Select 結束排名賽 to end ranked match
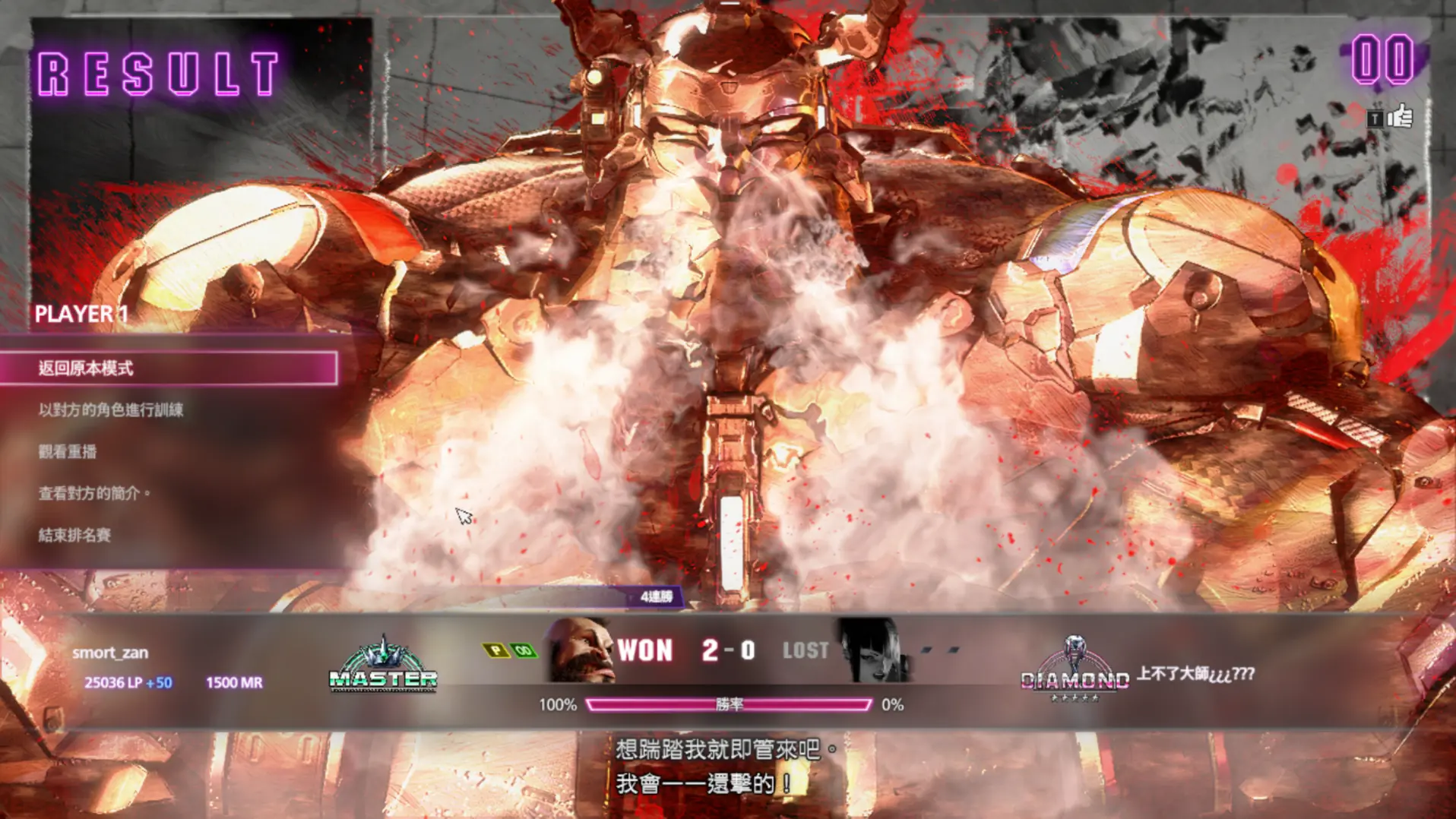1456x819 pixels. pyautogui.click(x=74, y=536)
